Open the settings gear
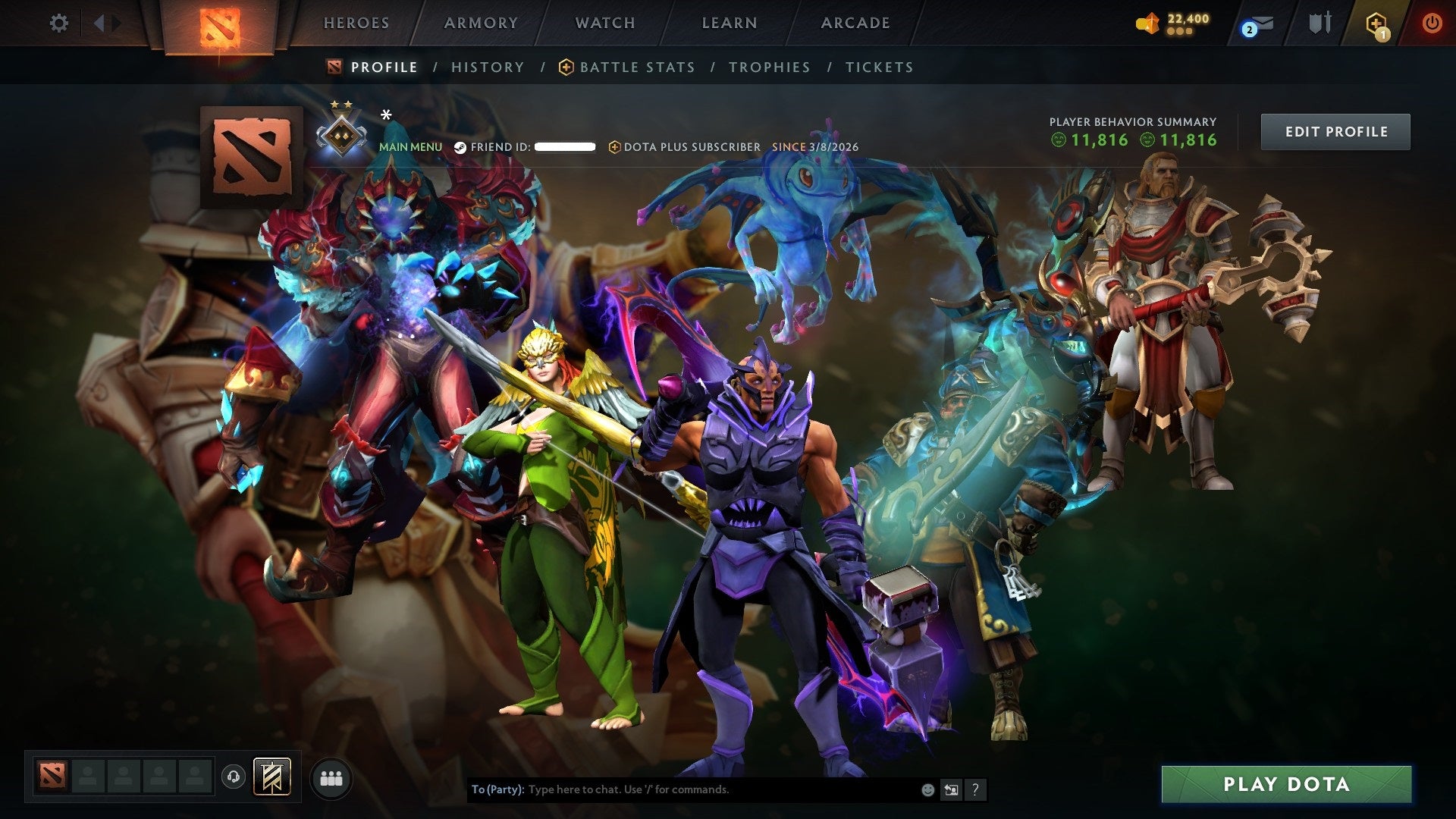The image size is (1456, 819). 59,23
